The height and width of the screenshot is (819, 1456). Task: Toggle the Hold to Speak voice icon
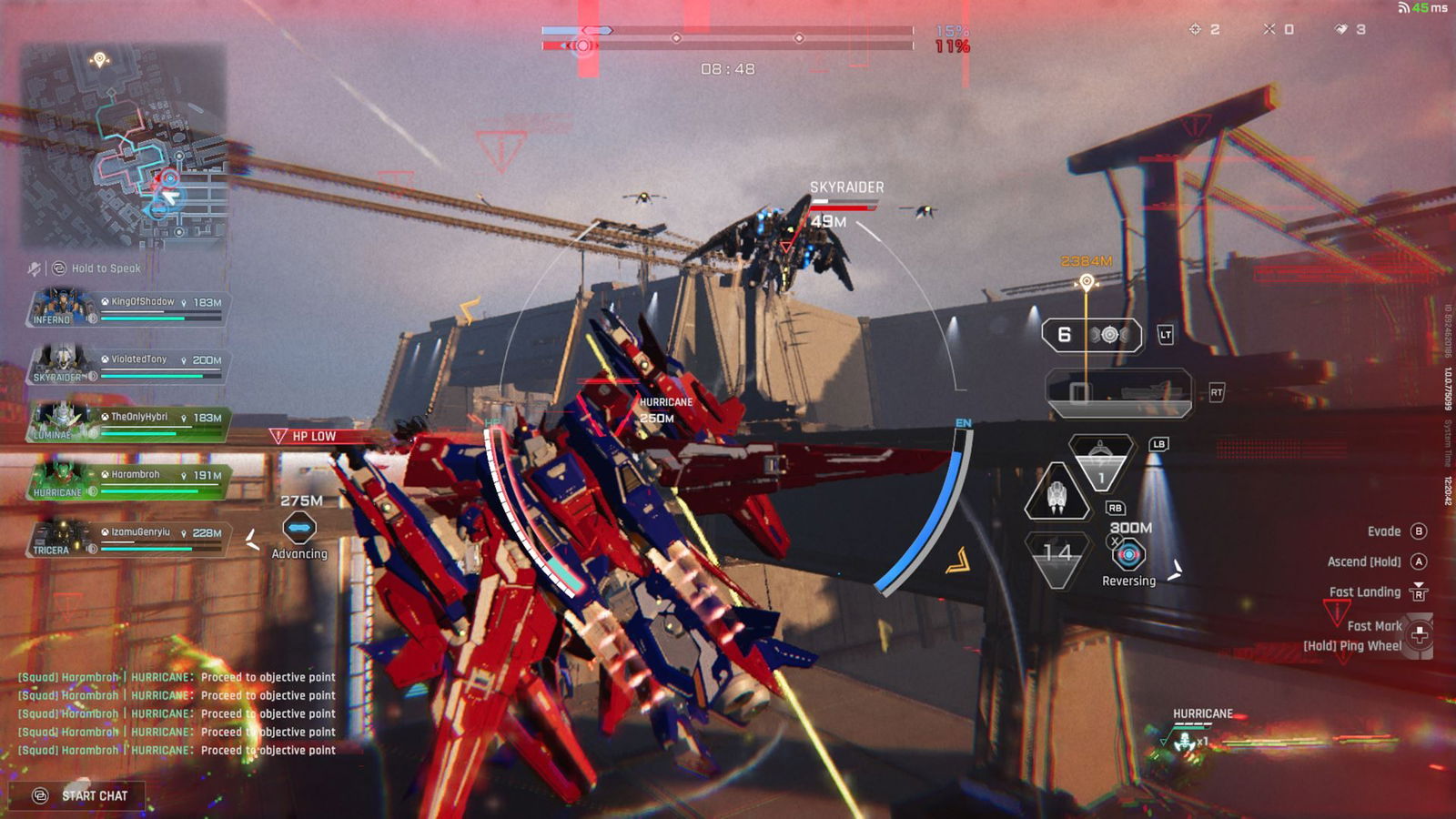[x=59, y=268]
